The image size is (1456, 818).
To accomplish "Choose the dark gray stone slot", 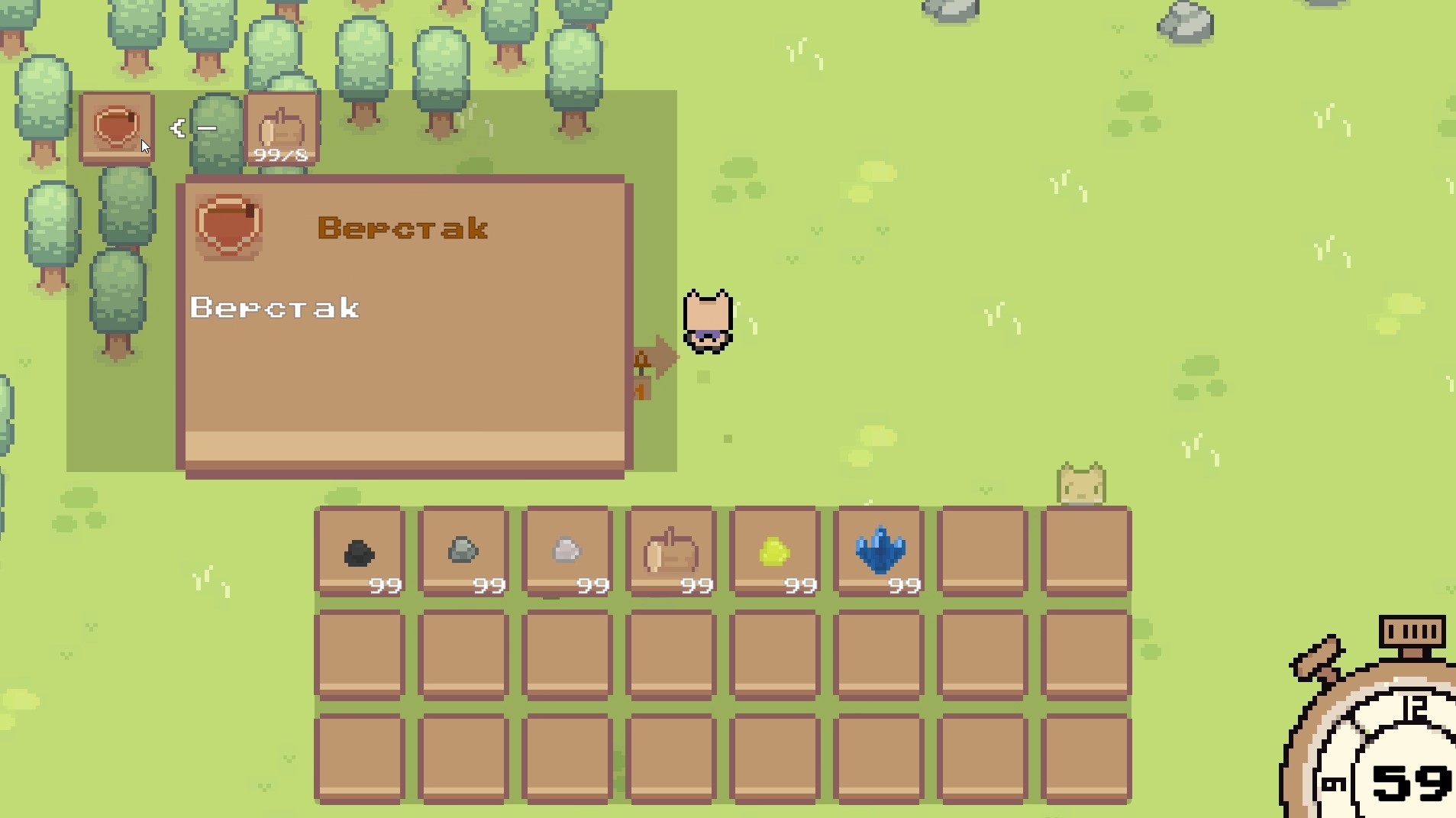I will click(463, 551).
